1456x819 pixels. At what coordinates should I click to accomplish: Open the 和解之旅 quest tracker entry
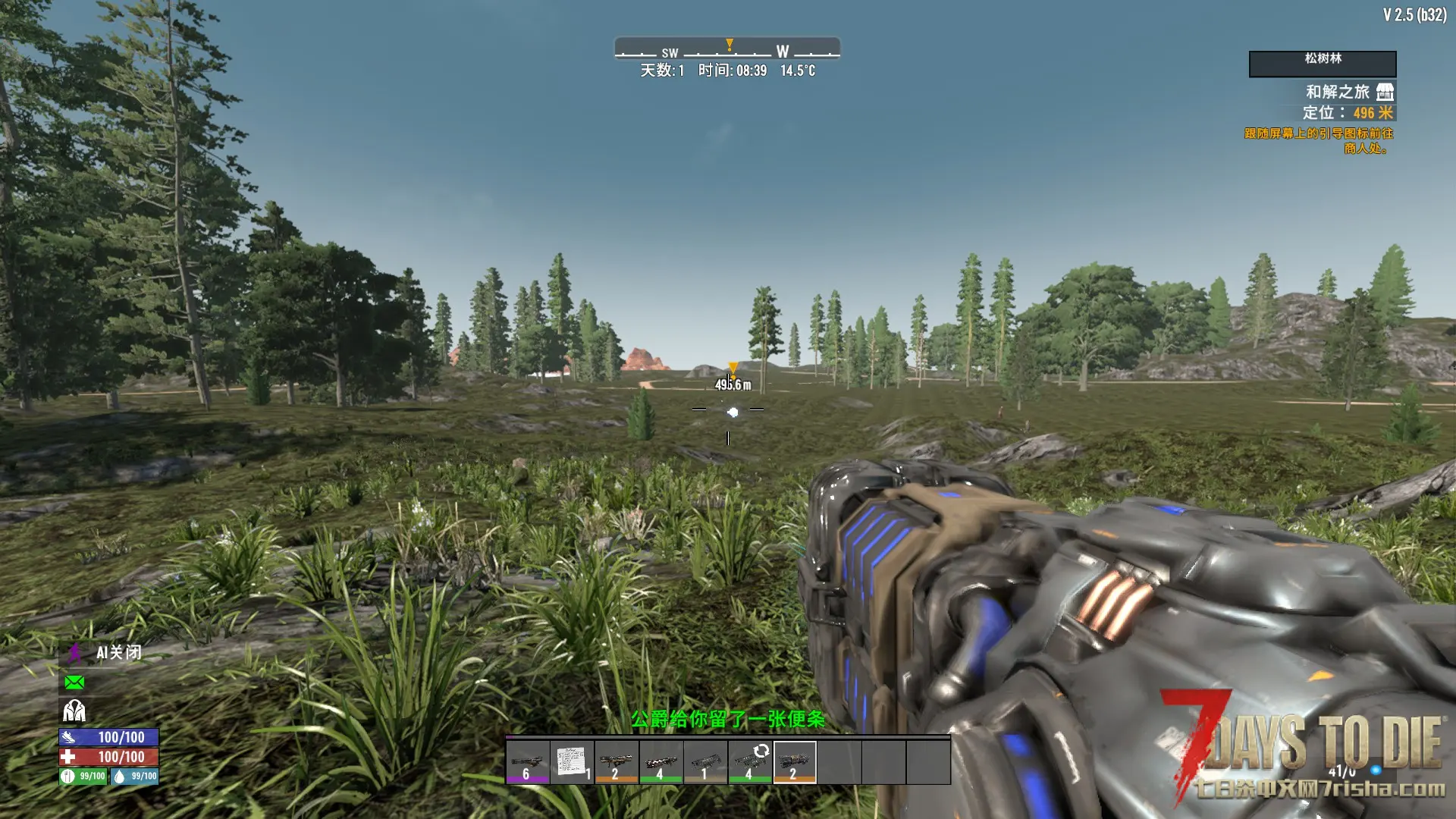click(x=1337, y=92)
